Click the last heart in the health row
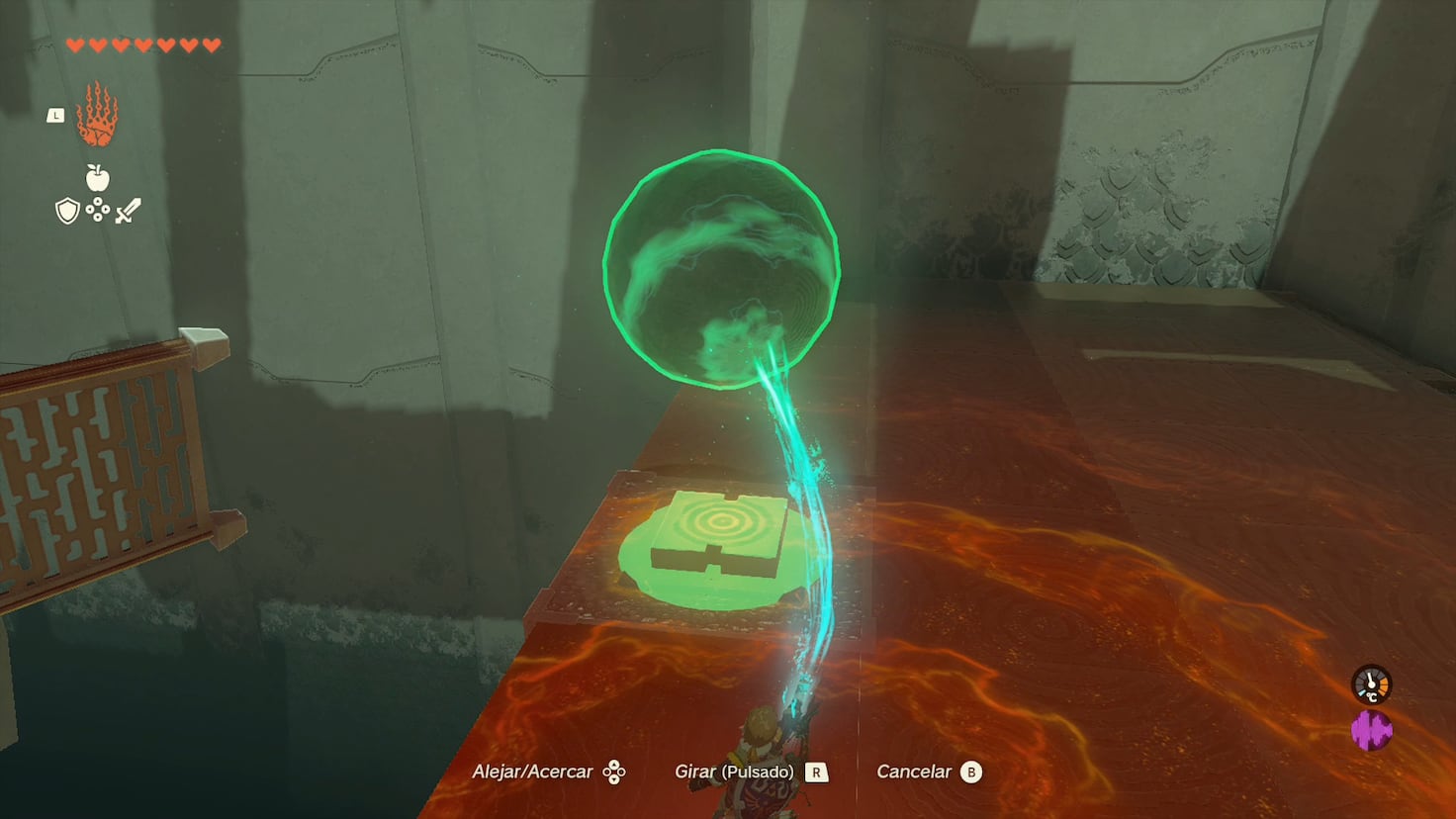The width and height of the screenshot is (1456, 819). click(x=210, y=44)
